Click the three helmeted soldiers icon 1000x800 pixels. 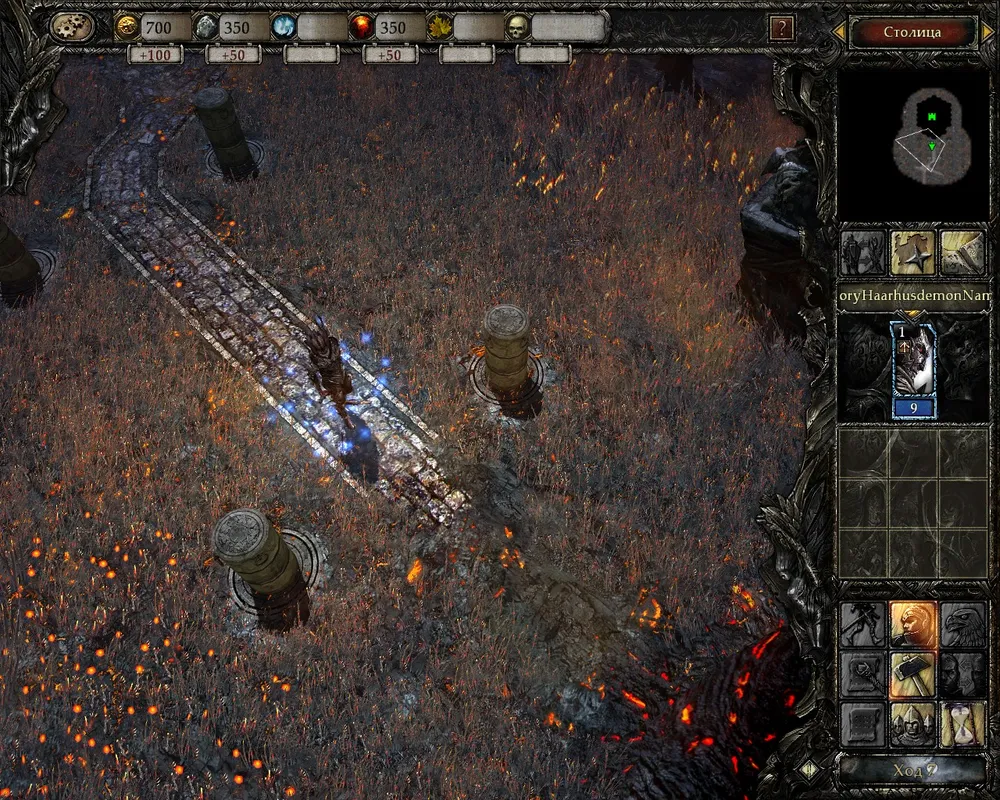point(913,724)
